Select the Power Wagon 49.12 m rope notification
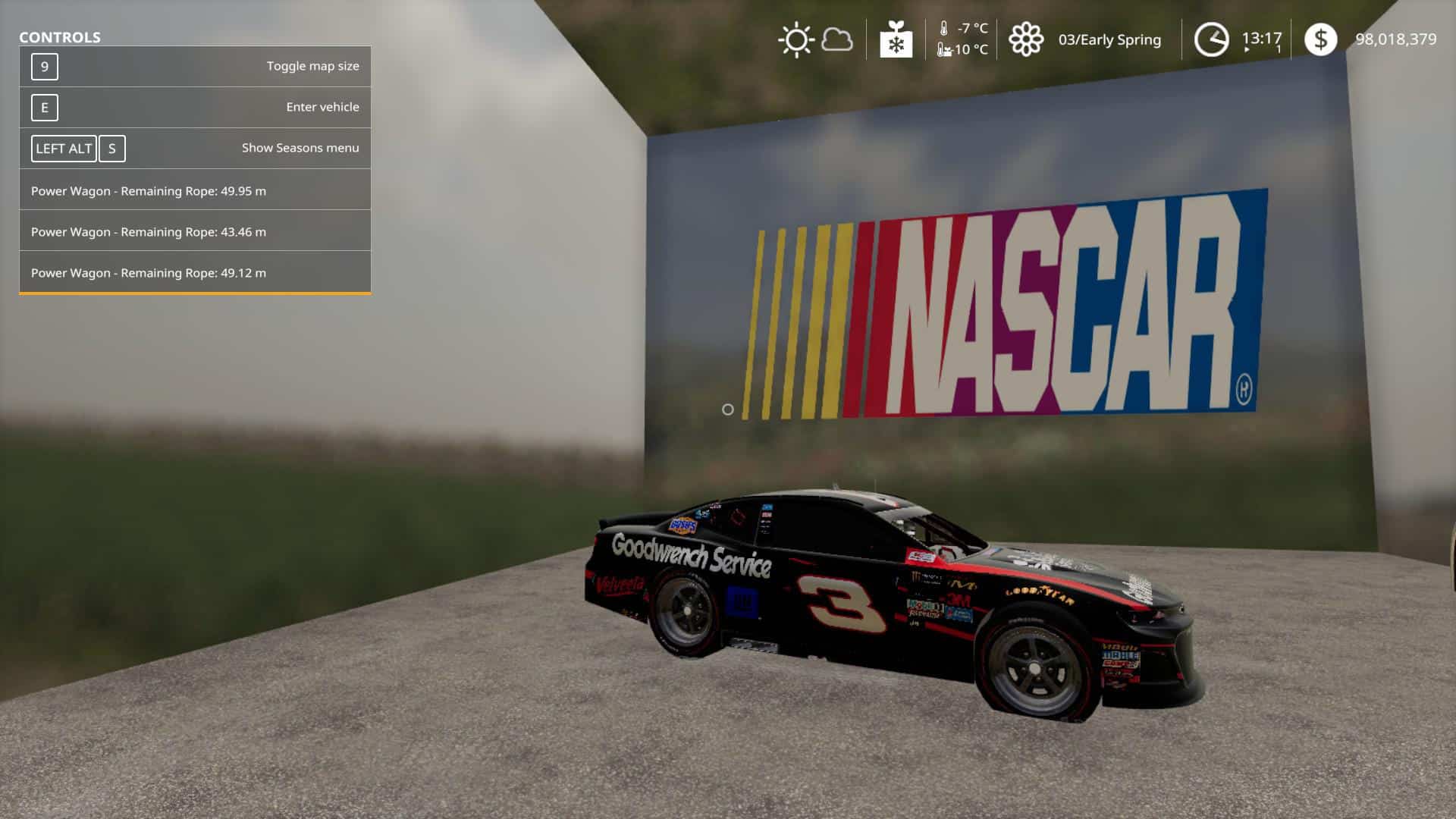The height and width of the screenshot is (819, 1456). (x=147, y=272)
